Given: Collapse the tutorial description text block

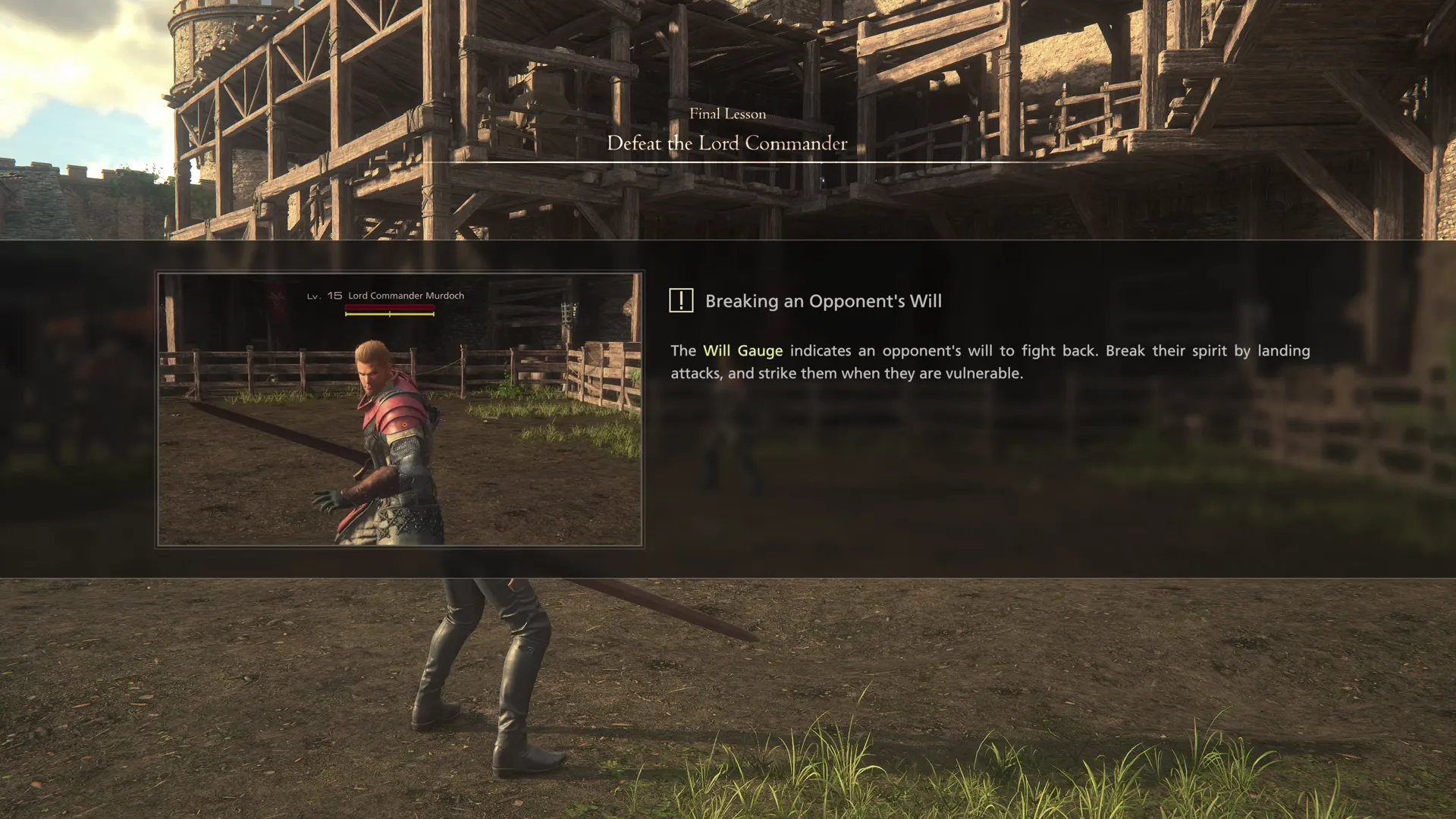Looking at the screenshot, I should pos(986,362).
